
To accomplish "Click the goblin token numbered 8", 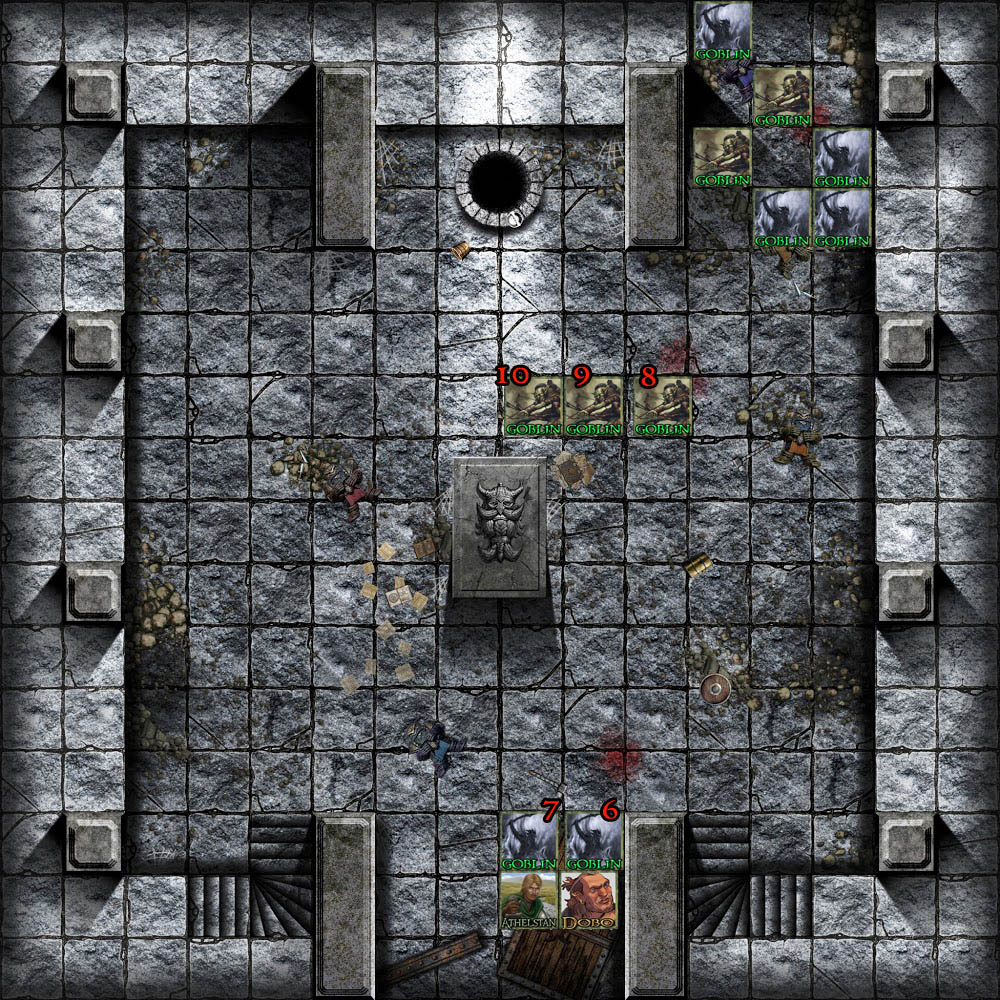I will coord(662,406).
